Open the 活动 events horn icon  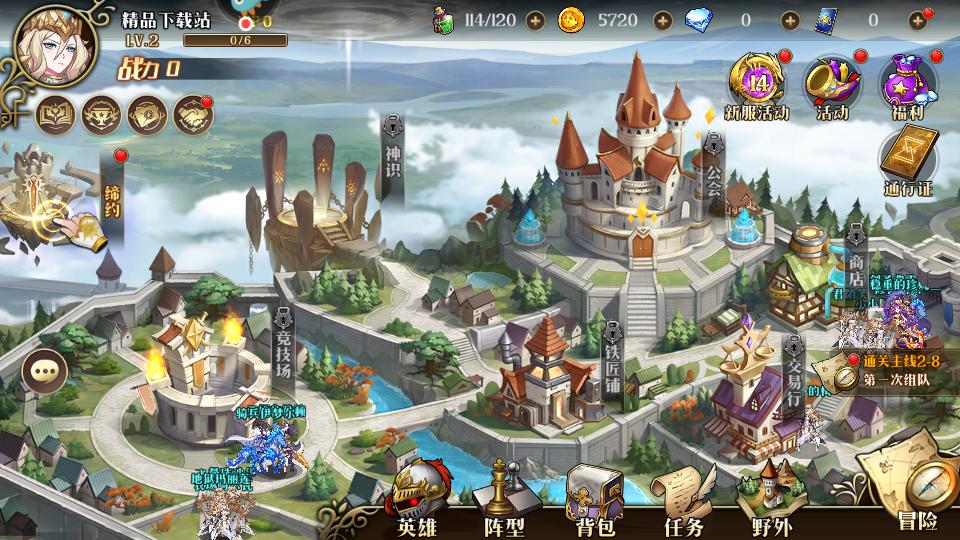pyautogui.click(x=832, y=84)
